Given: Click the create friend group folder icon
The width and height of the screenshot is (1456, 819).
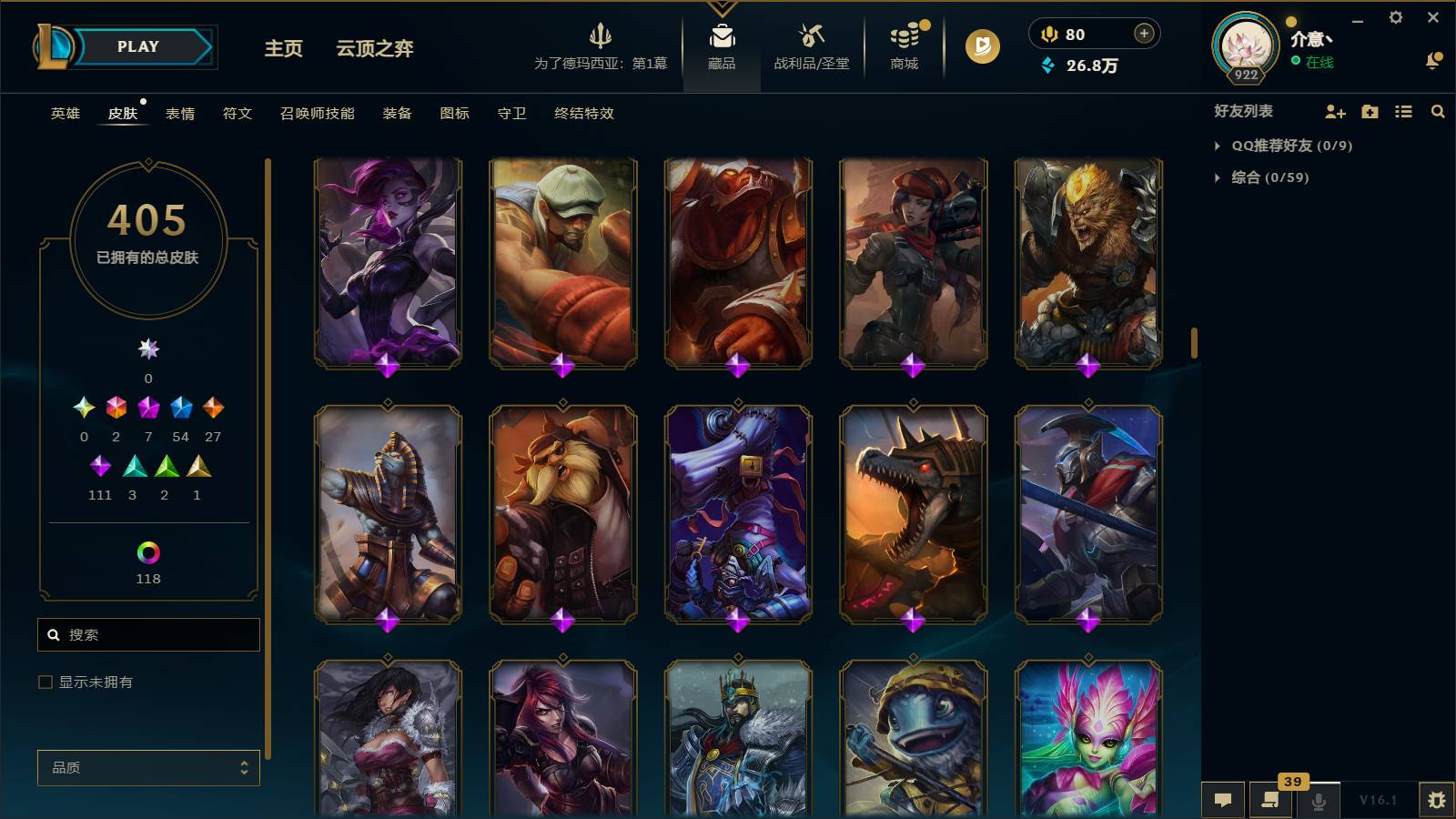Looking at the screenshot, I should coord(1369,112).
